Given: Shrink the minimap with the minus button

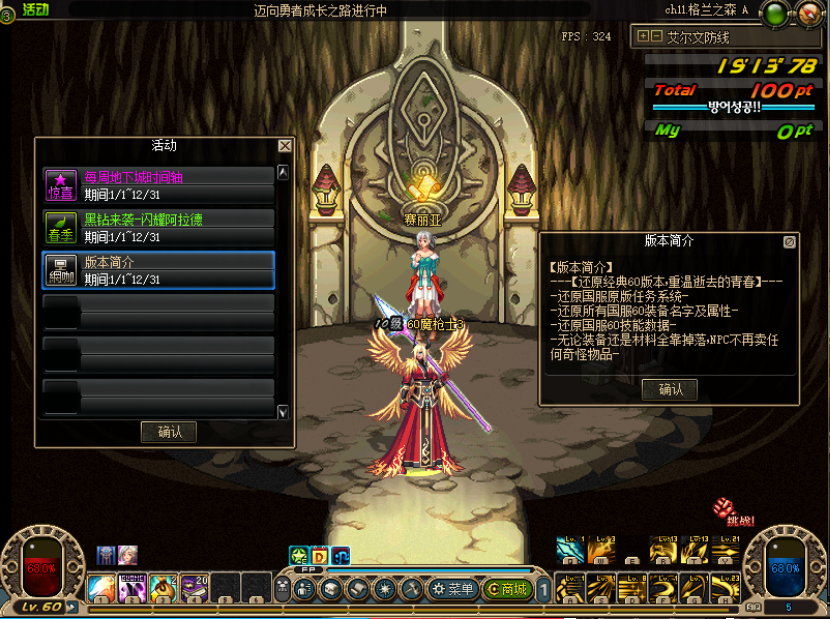Looking at the screenshot, I should pyautogui.click(x=656, y=36).
